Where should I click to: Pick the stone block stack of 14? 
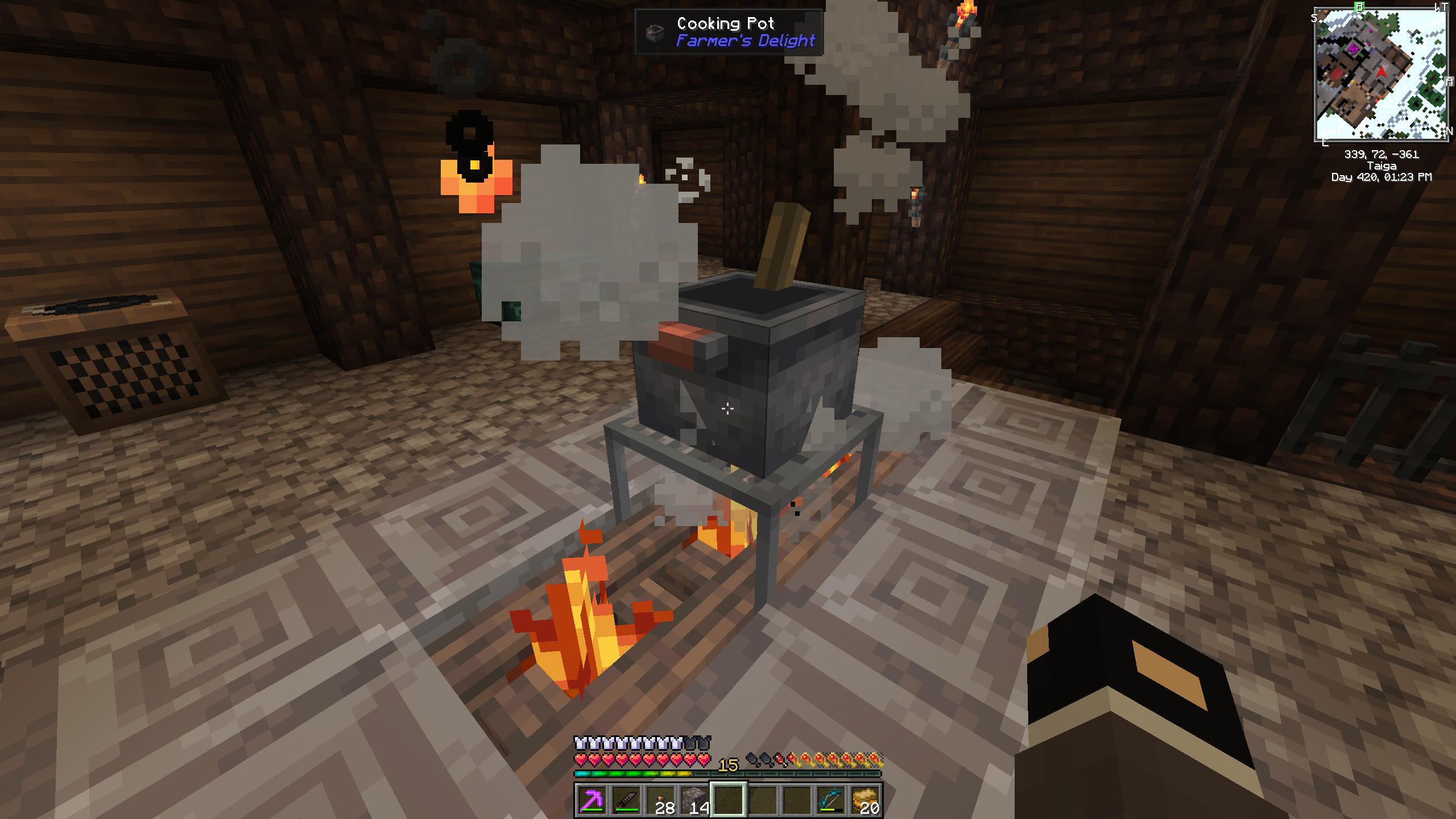[x=694, y=800]
